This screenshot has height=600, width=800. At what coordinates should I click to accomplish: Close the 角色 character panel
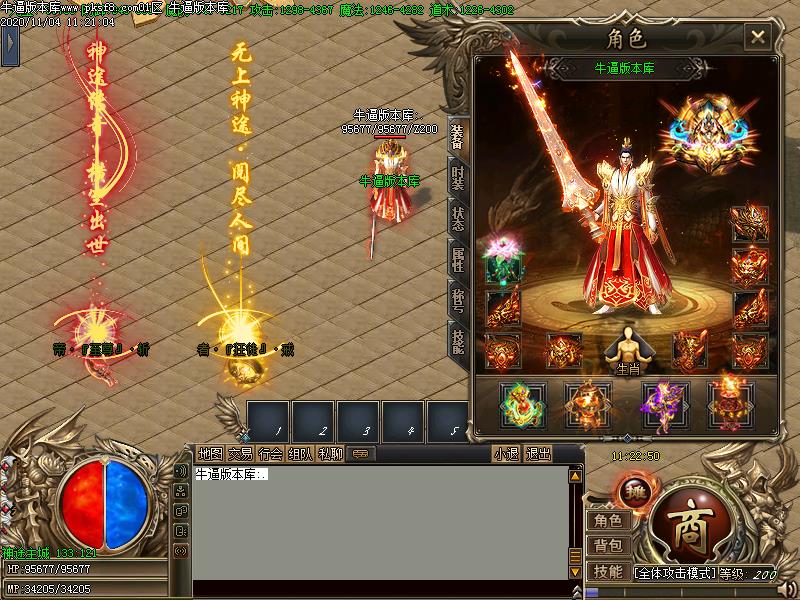pyautogui.click(x=758, y=38)
